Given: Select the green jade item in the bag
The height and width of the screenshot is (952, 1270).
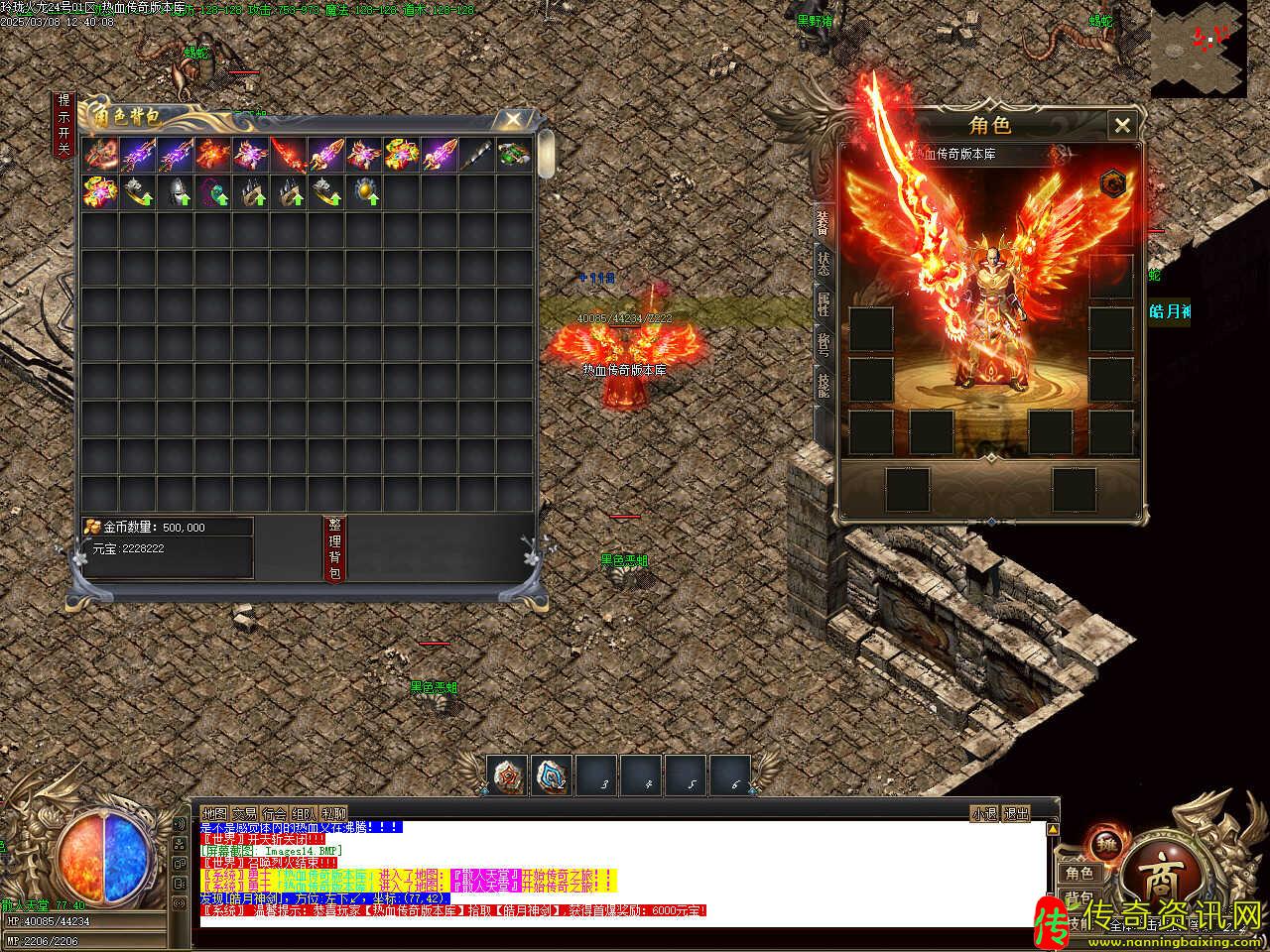Looking at the screenshot, I should [x=513, y=154].
